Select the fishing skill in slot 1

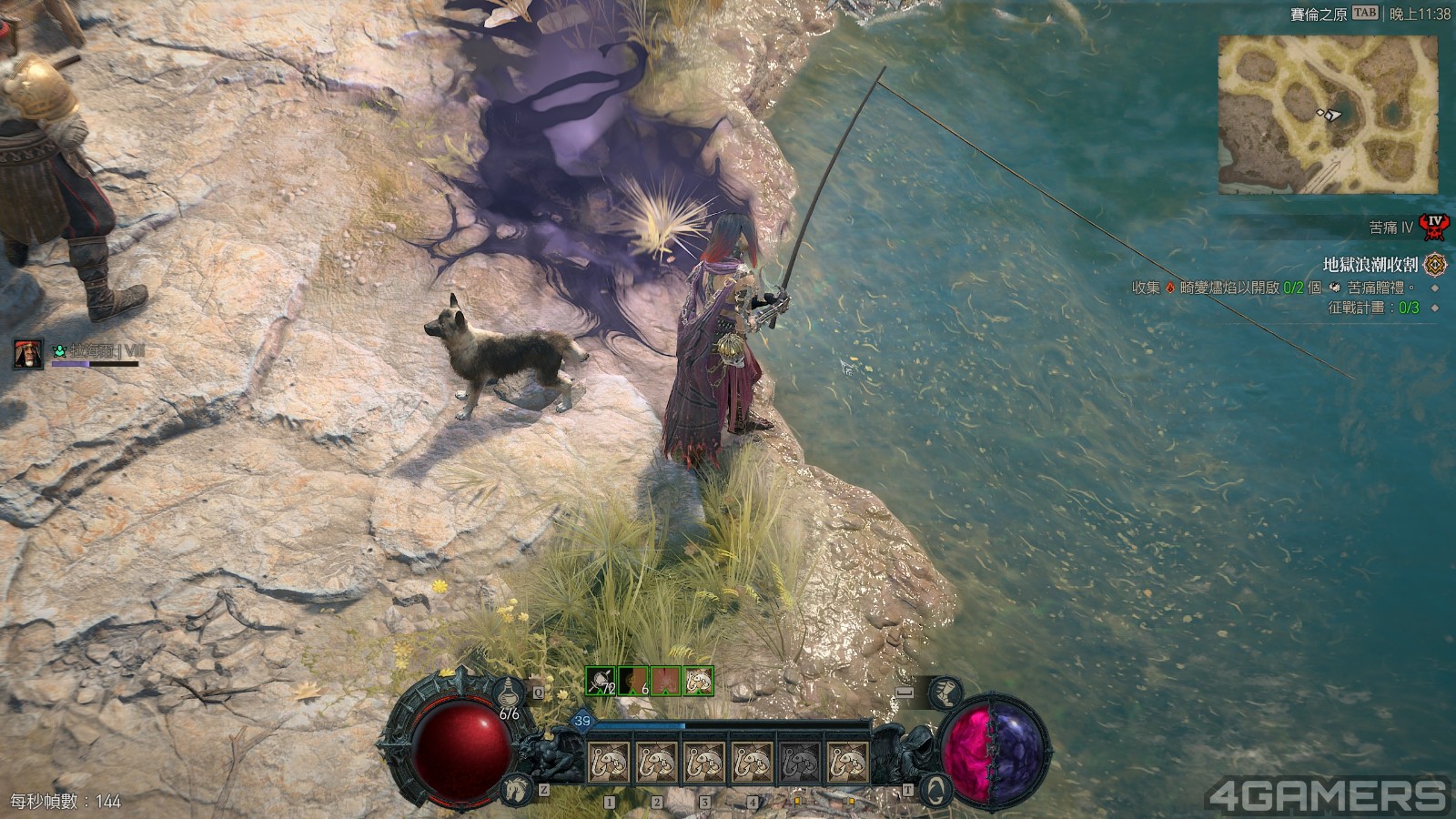[609, 760]
